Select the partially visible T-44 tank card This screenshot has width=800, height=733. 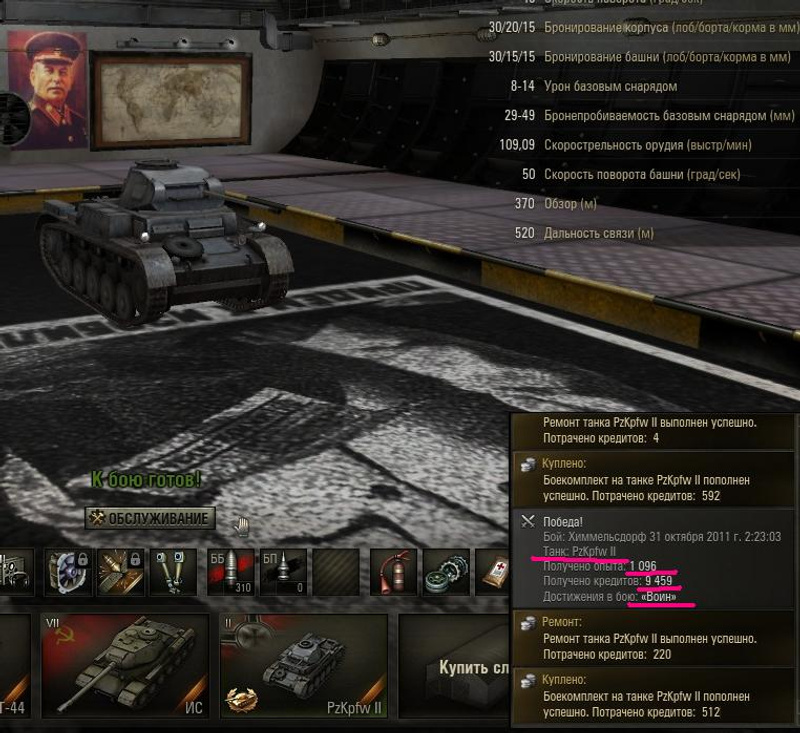15,666
